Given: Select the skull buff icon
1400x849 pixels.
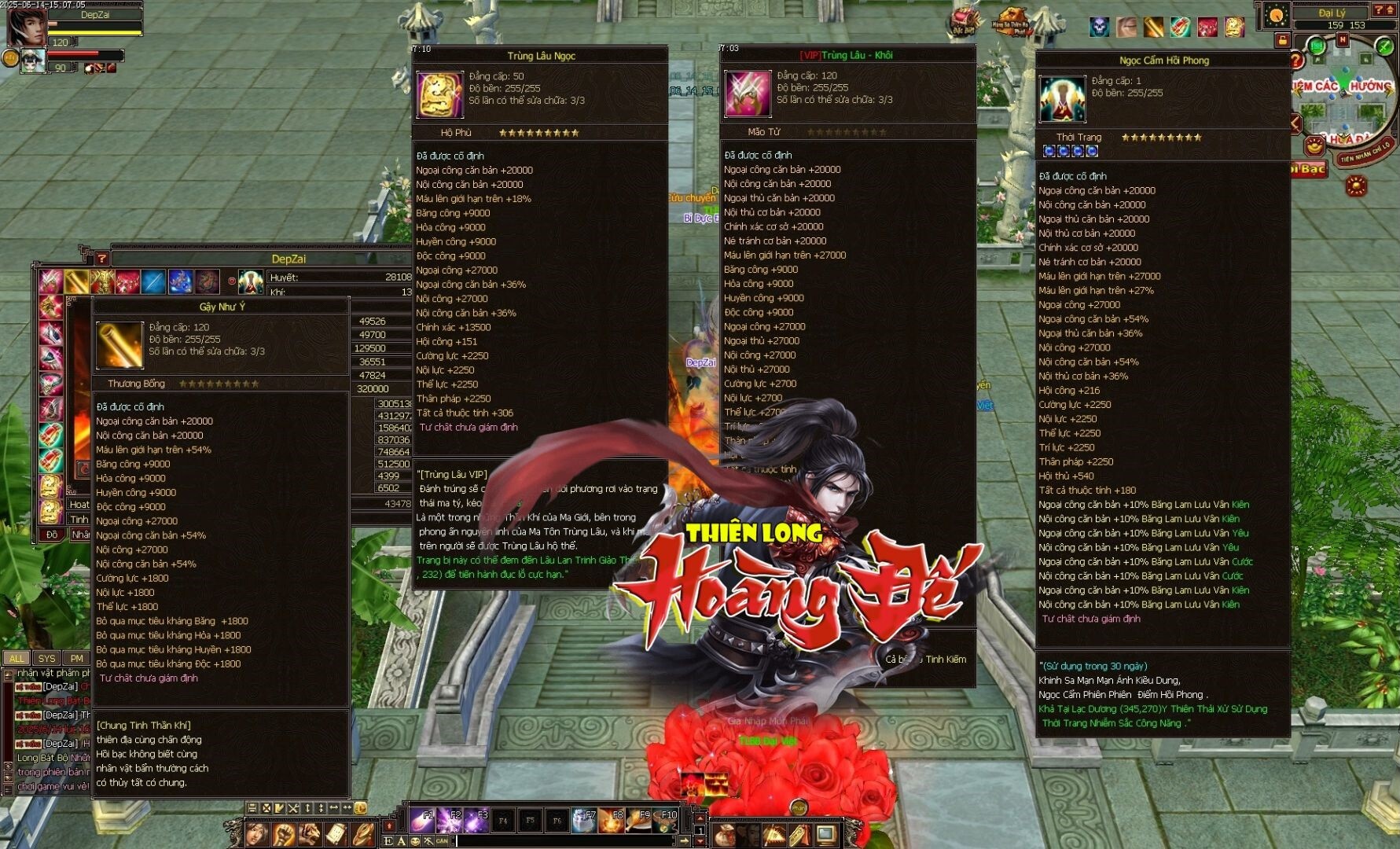Looking at the screenshot, I should click(x=1099, y=28).
